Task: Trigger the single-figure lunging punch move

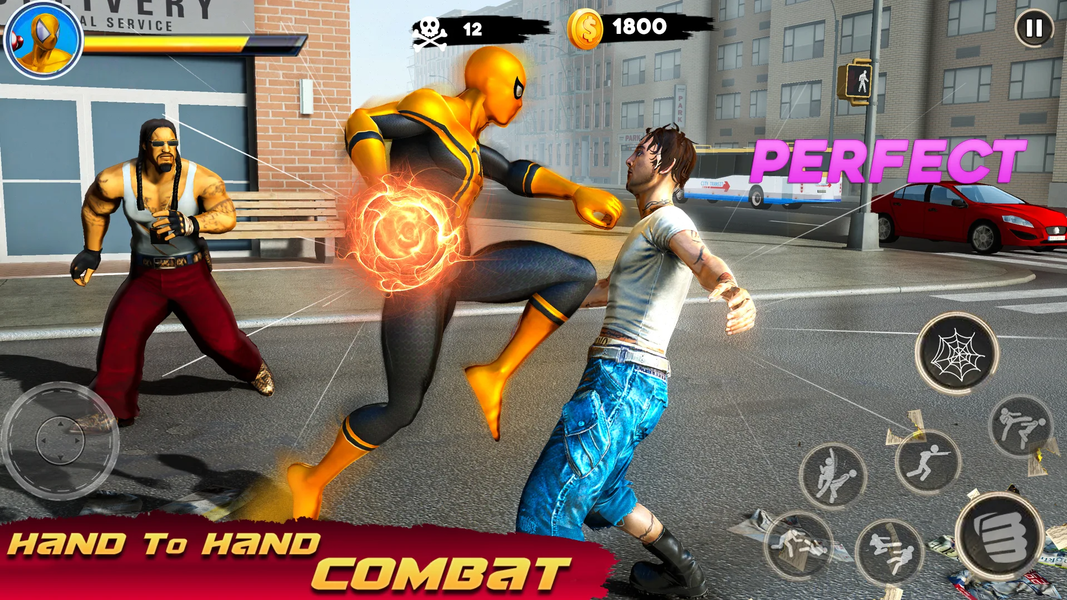Action: 927,462
